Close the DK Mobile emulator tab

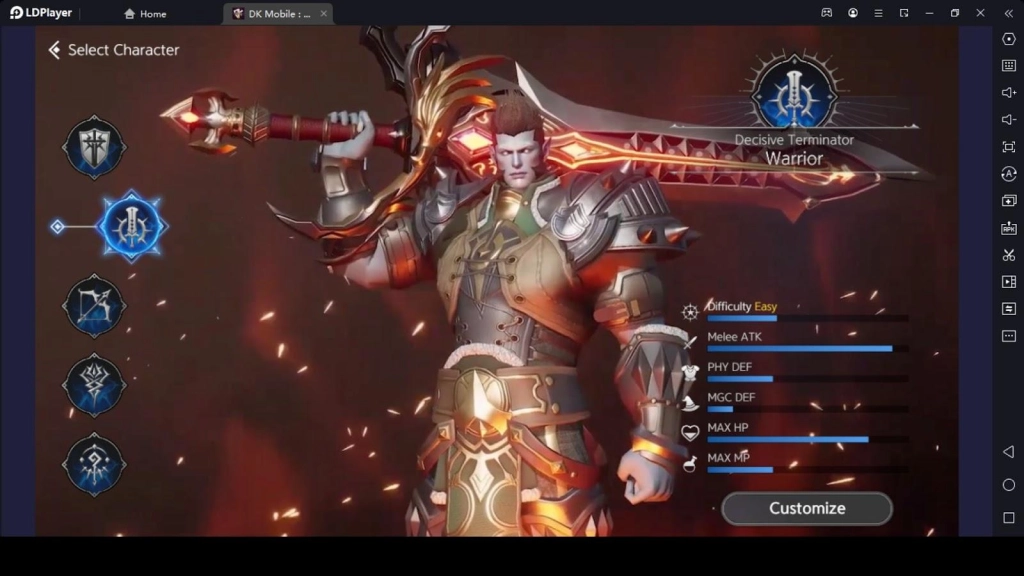coord(322,14)
